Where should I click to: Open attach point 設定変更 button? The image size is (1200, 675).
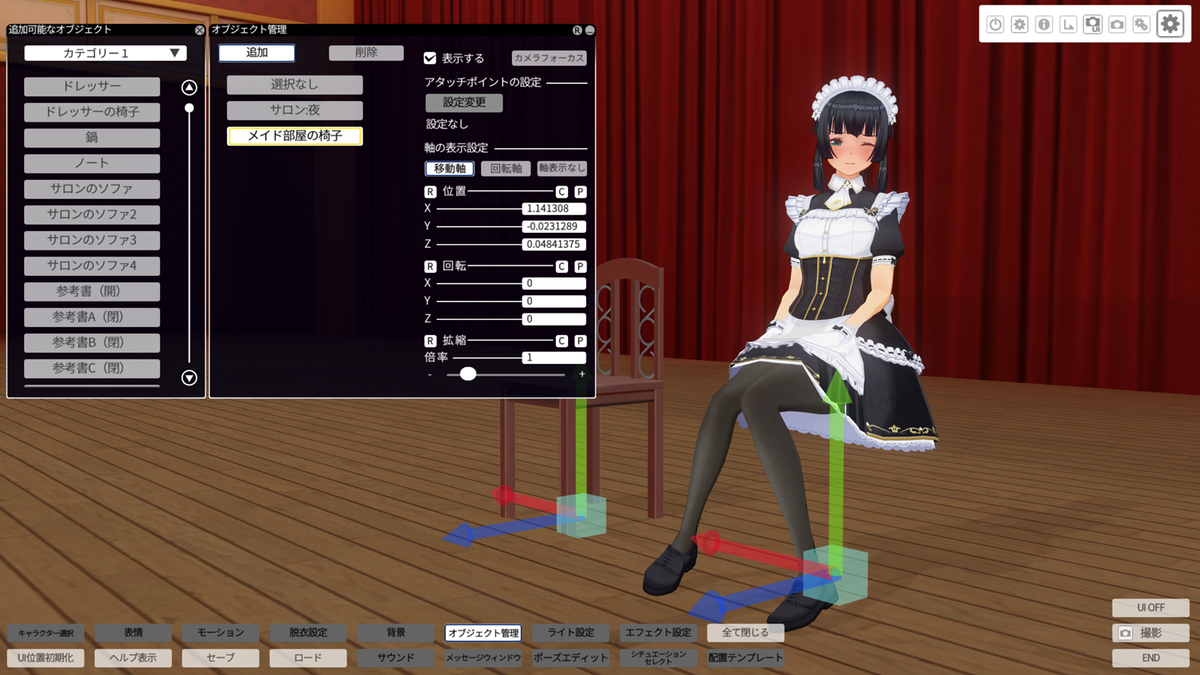click(464, 103)
